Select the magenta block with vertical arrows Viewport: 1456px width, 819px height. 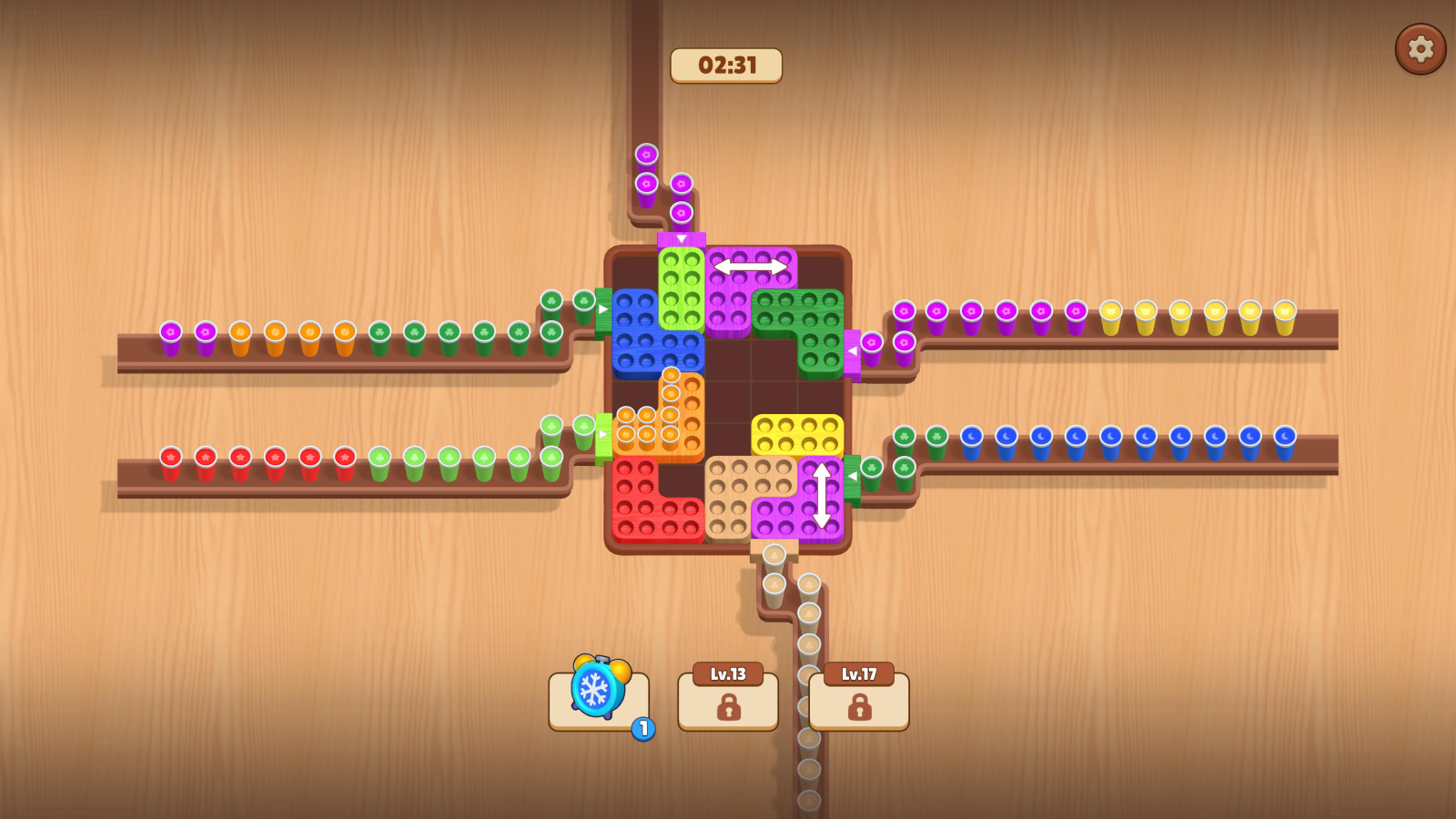coord(820,496)
